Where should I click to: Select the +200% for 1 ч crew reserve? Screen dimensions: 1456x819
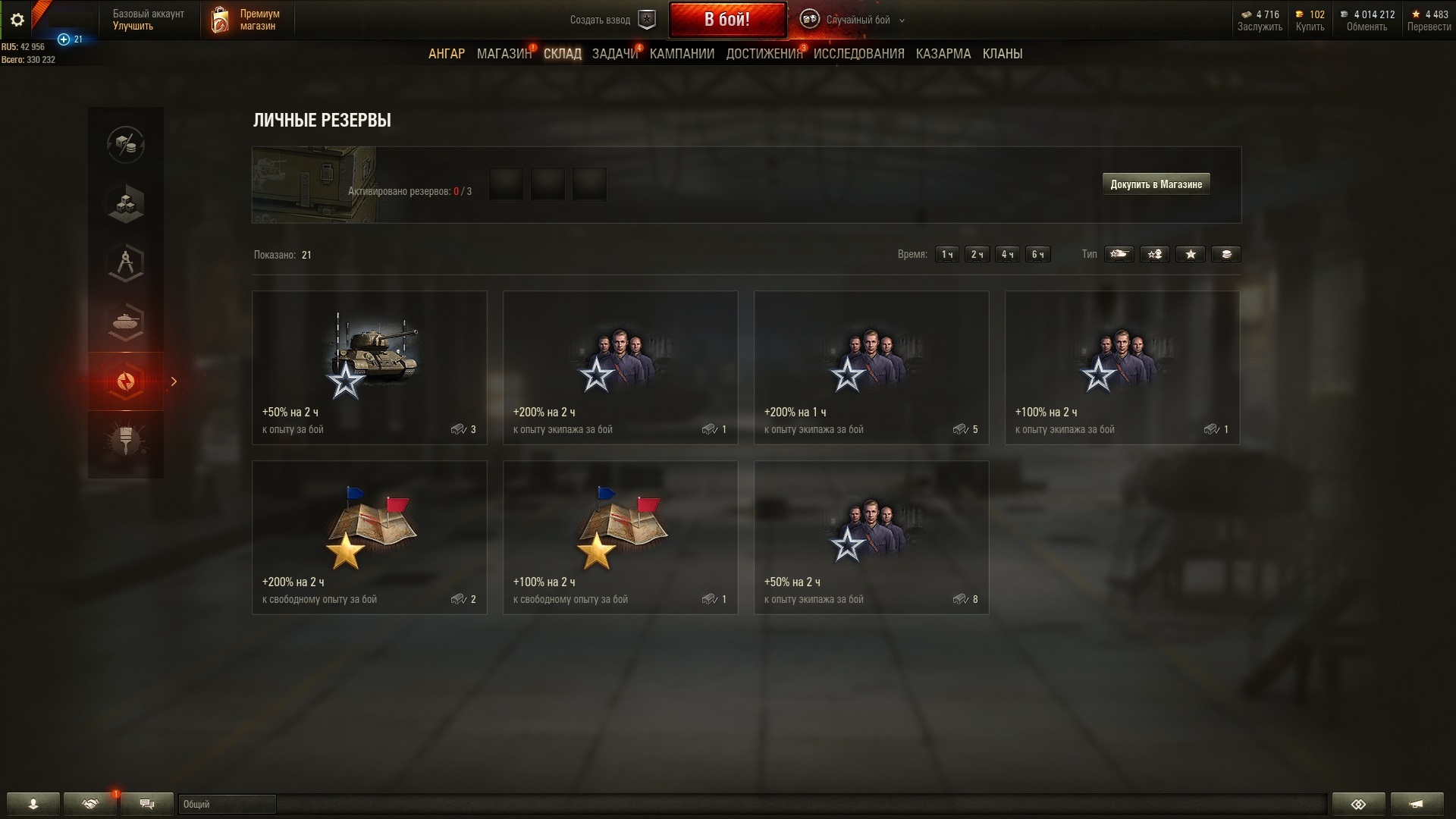871,368
